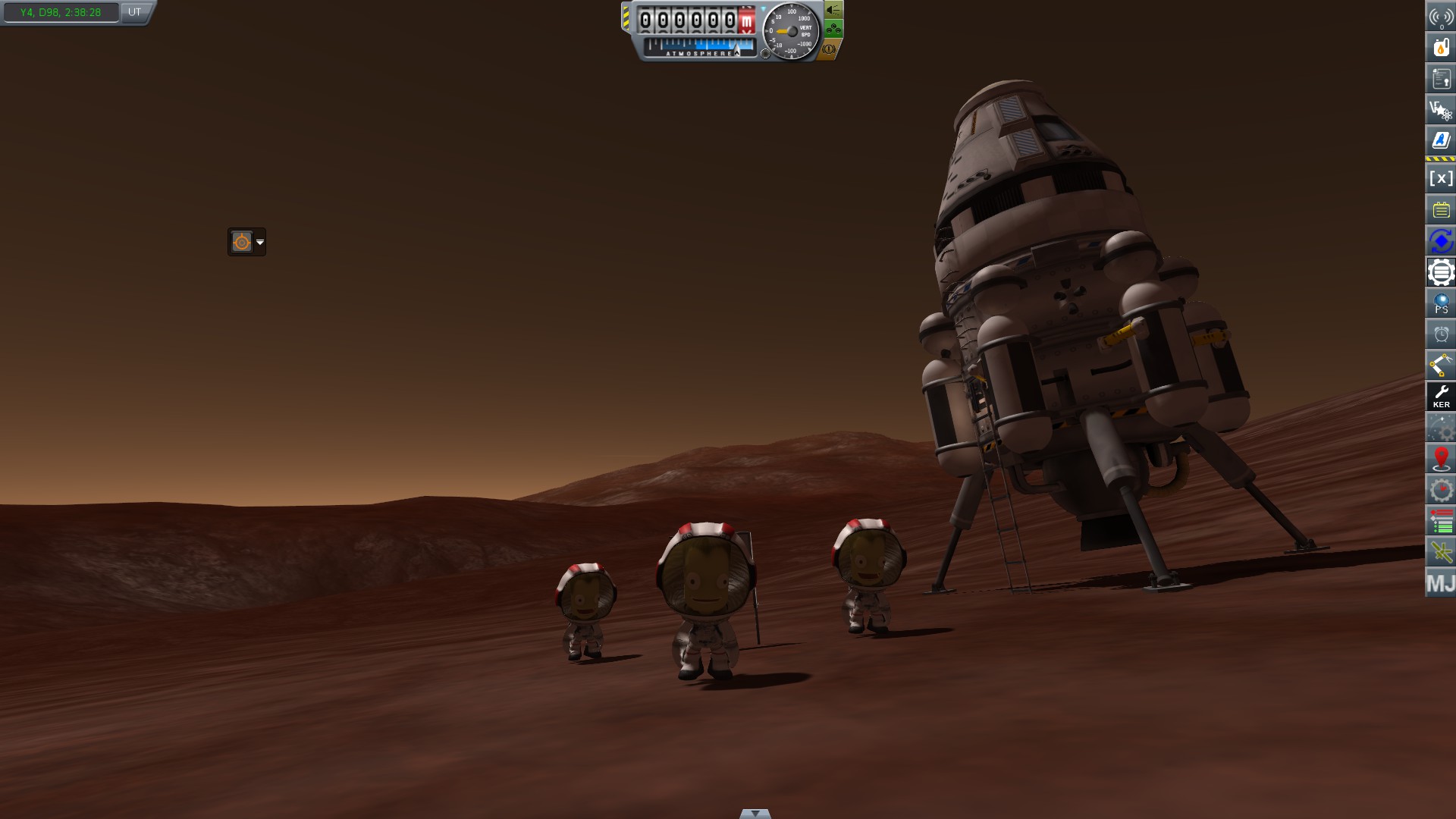Toggle the KER wrench engineer panel
1456x819 pixels.
[x=1441, y=397]
